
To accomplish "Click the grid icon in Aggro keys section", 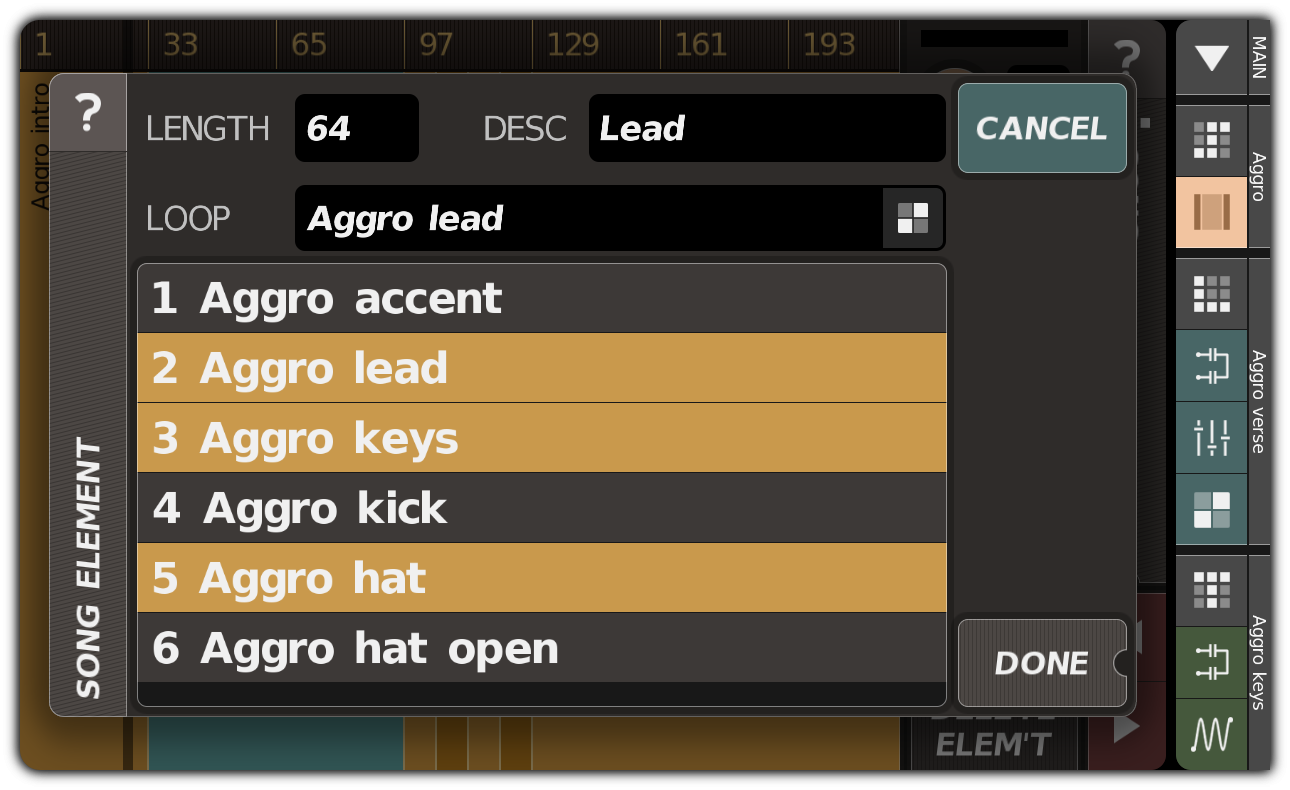I will coord(1211,590).
